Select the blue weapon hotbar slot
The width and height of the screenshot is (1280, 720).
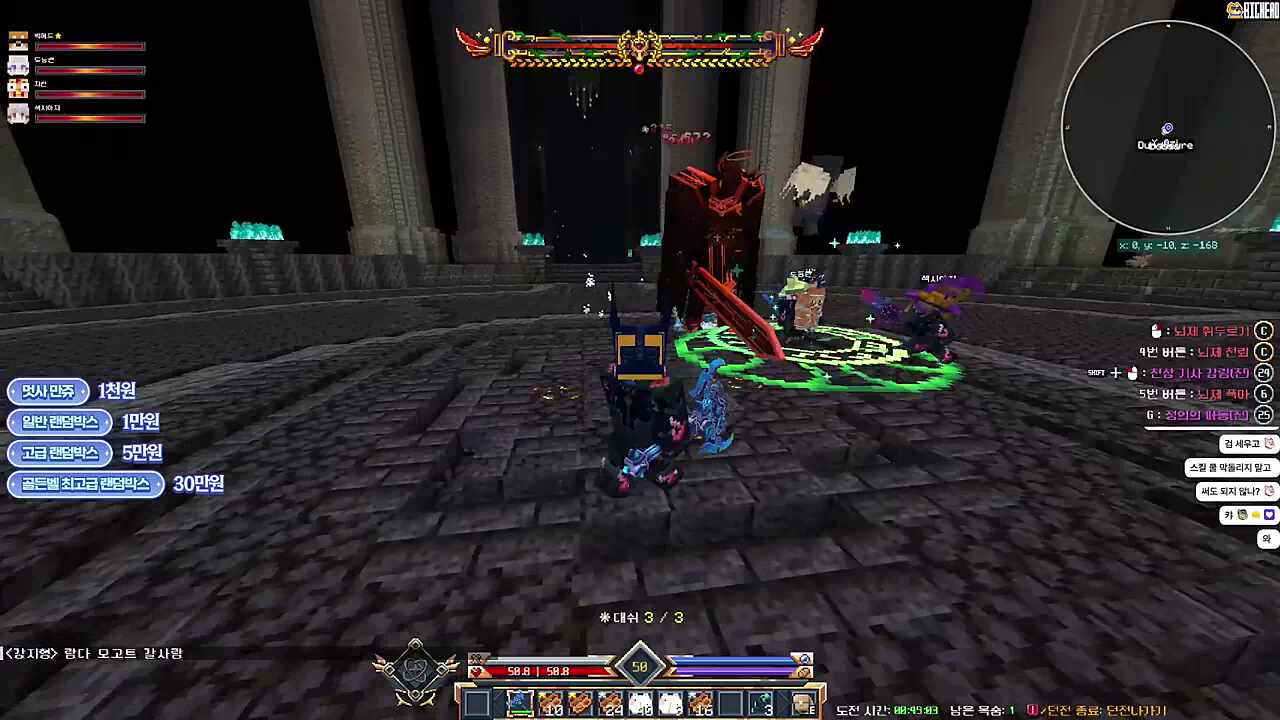(x=518, y=703)
